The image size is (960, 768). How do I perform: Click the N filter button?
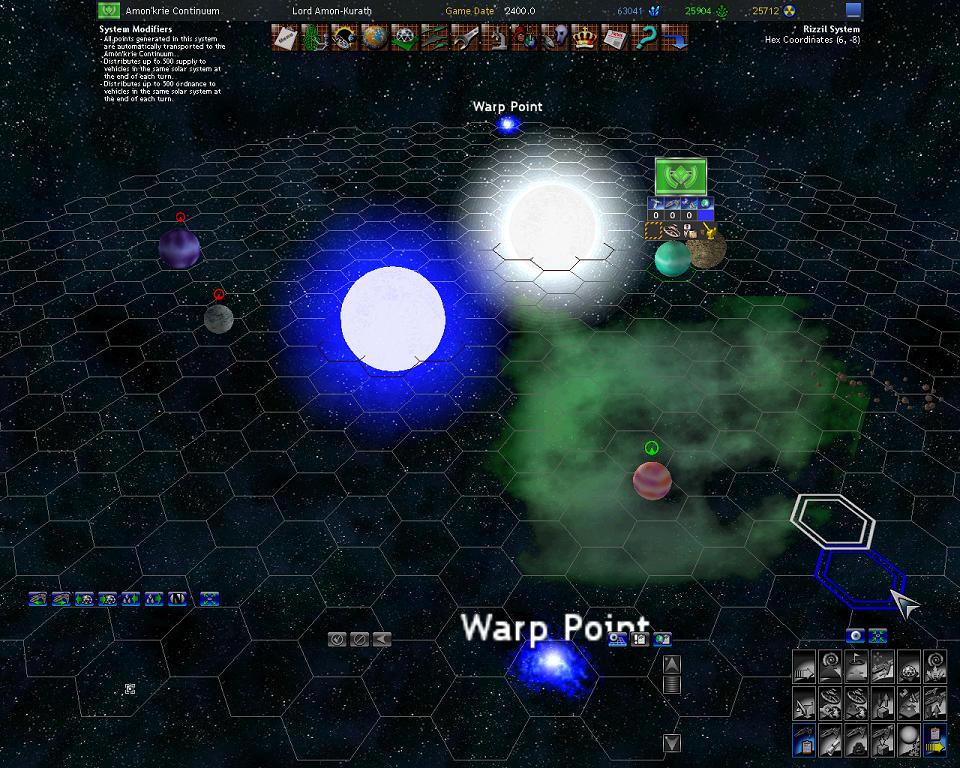tap(178, 599)
